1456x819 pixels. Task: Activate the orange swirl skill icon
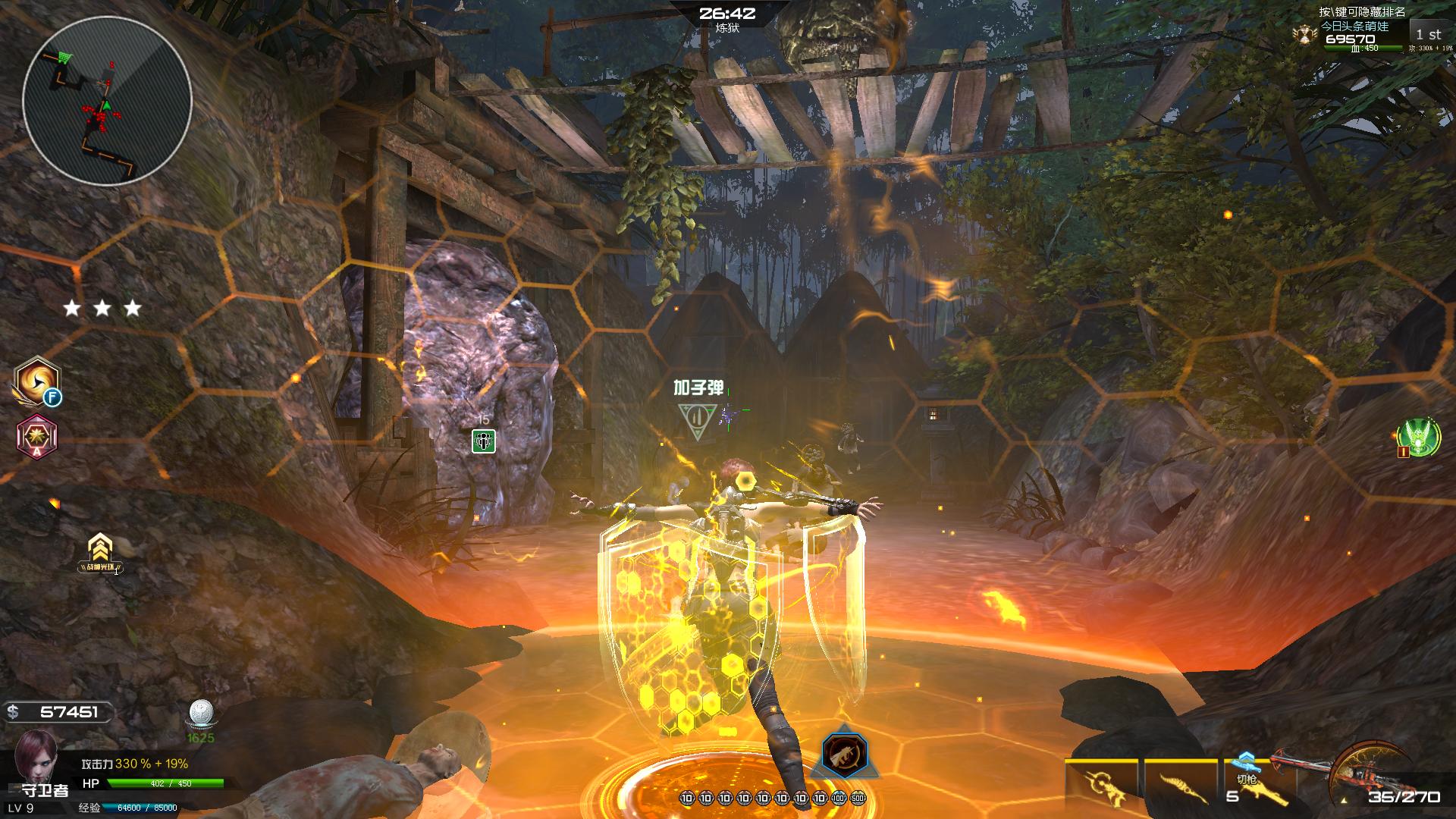[36, 380]
